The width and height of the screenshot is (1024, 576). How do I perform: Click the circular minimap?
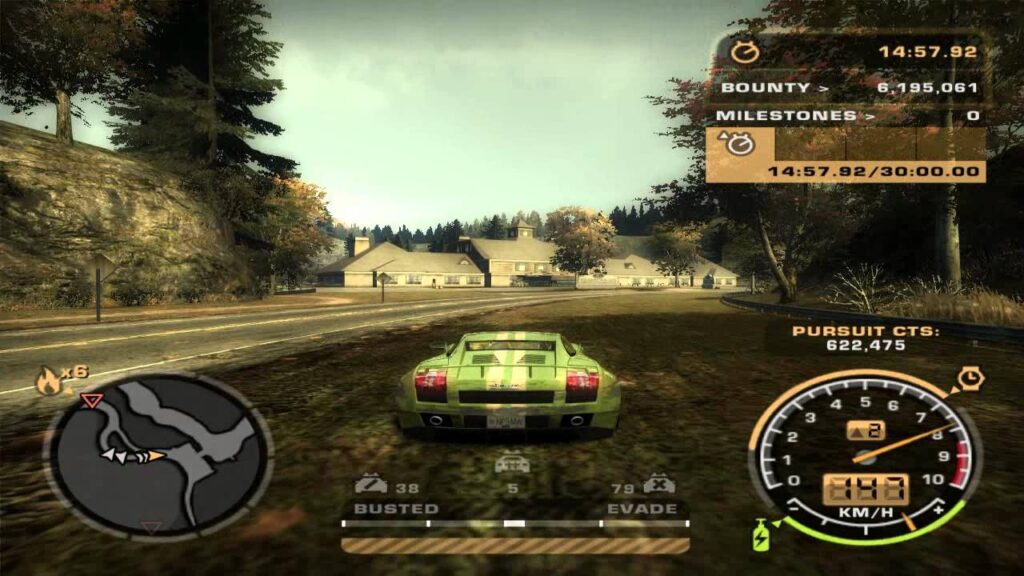[x=158, y=457]
